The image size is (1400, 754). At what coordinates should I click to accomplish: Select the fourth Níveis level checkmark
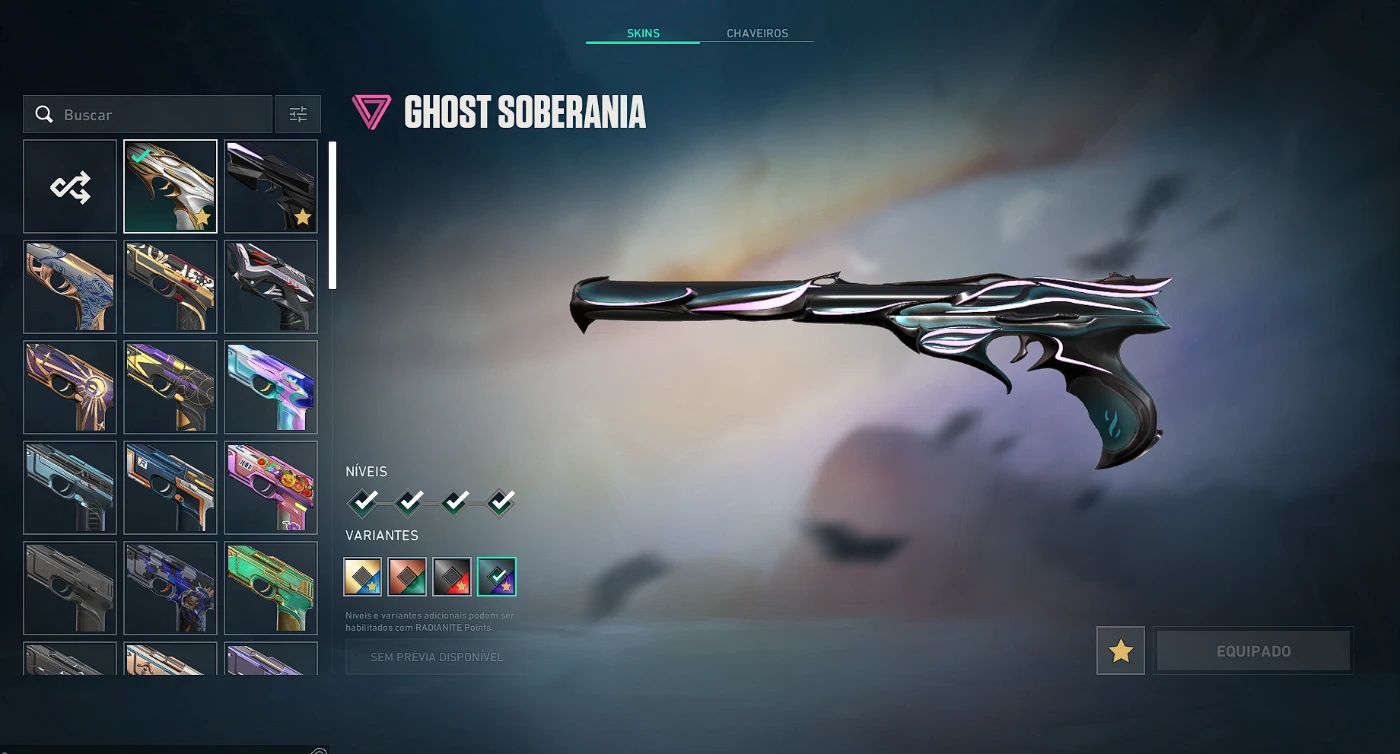click(x=502, y=500)
